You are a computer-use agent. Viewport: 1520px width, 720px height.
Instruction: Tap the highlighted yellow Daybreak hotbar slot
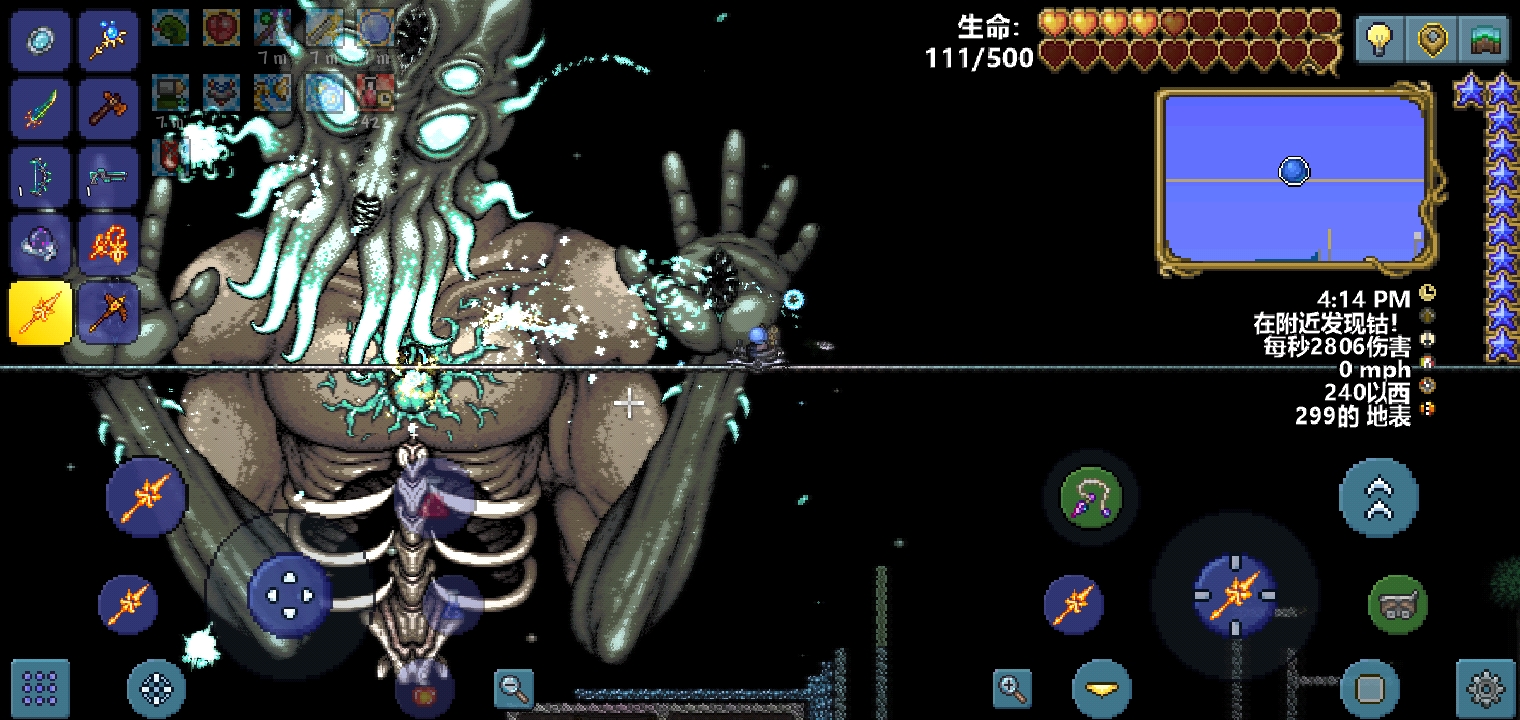(x=40, y=313)
